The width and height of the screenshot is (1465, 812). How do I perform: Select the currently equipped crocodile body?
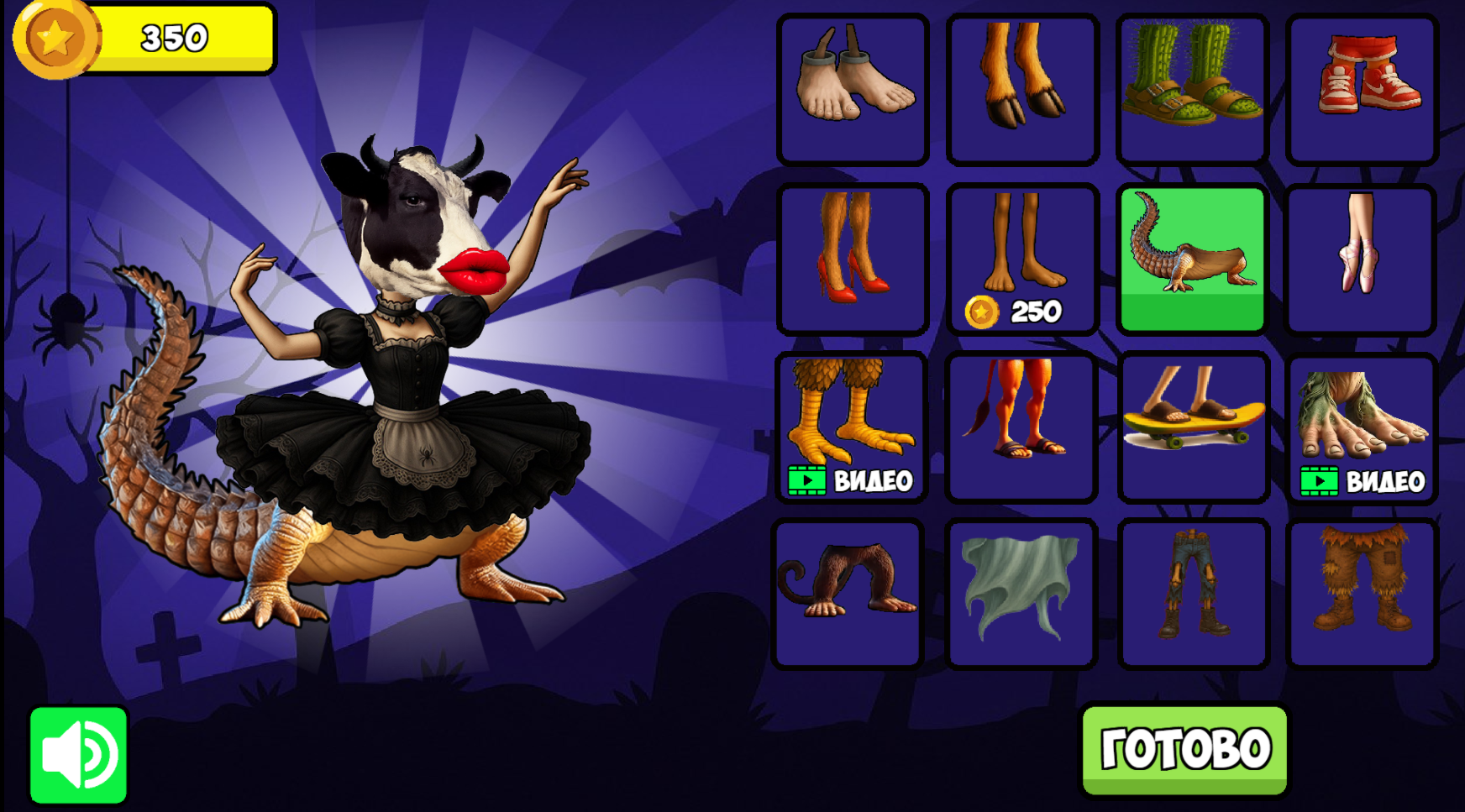1192,256
